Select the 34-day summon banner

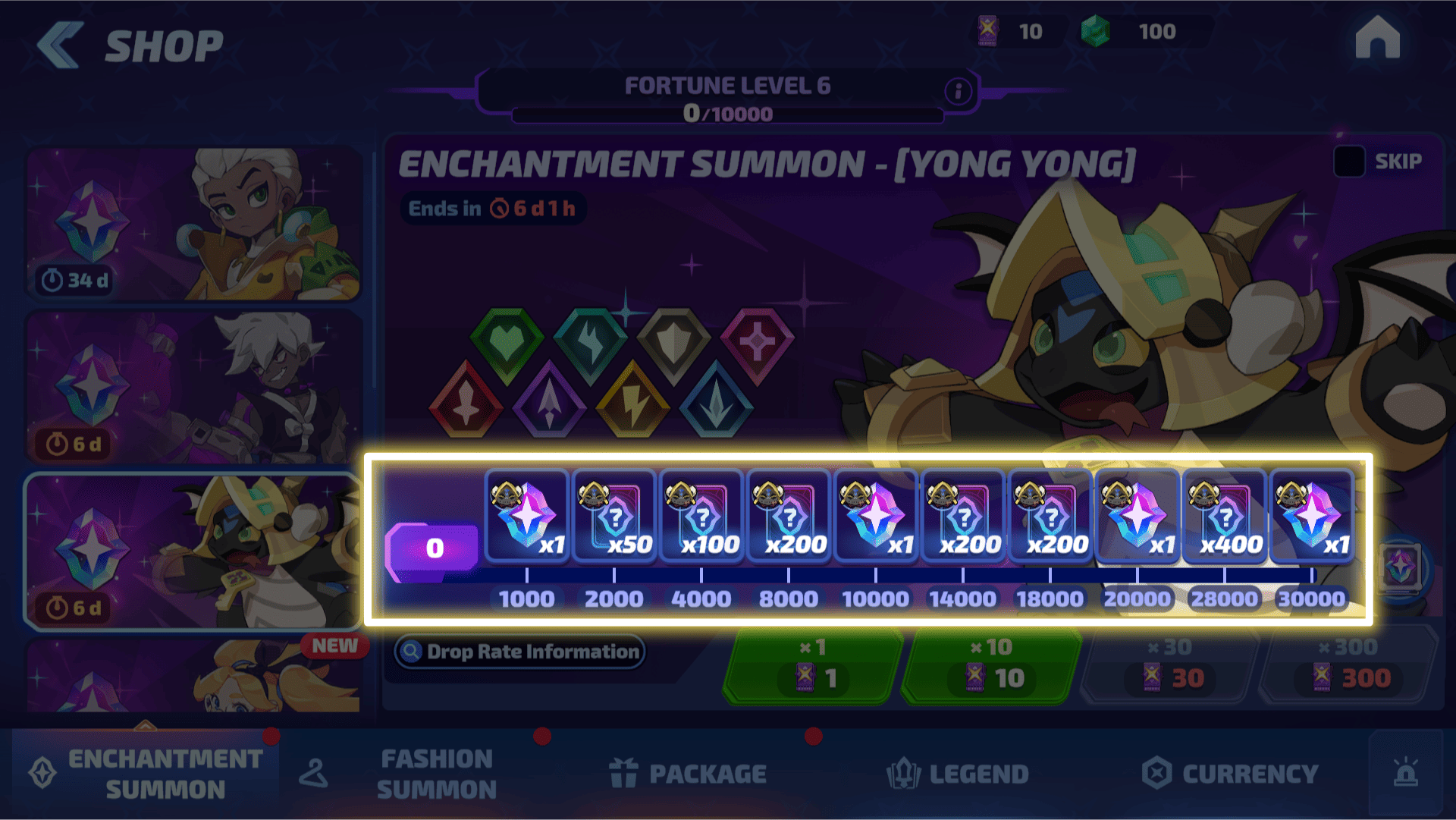[x=193, y=224]
